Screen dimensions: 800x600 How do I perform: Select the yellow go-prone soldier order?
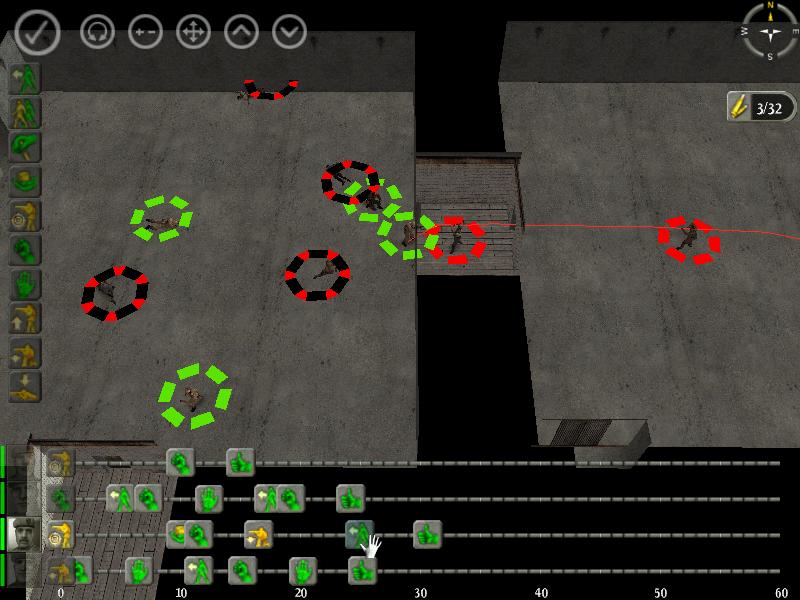click(x=24, y=386)
